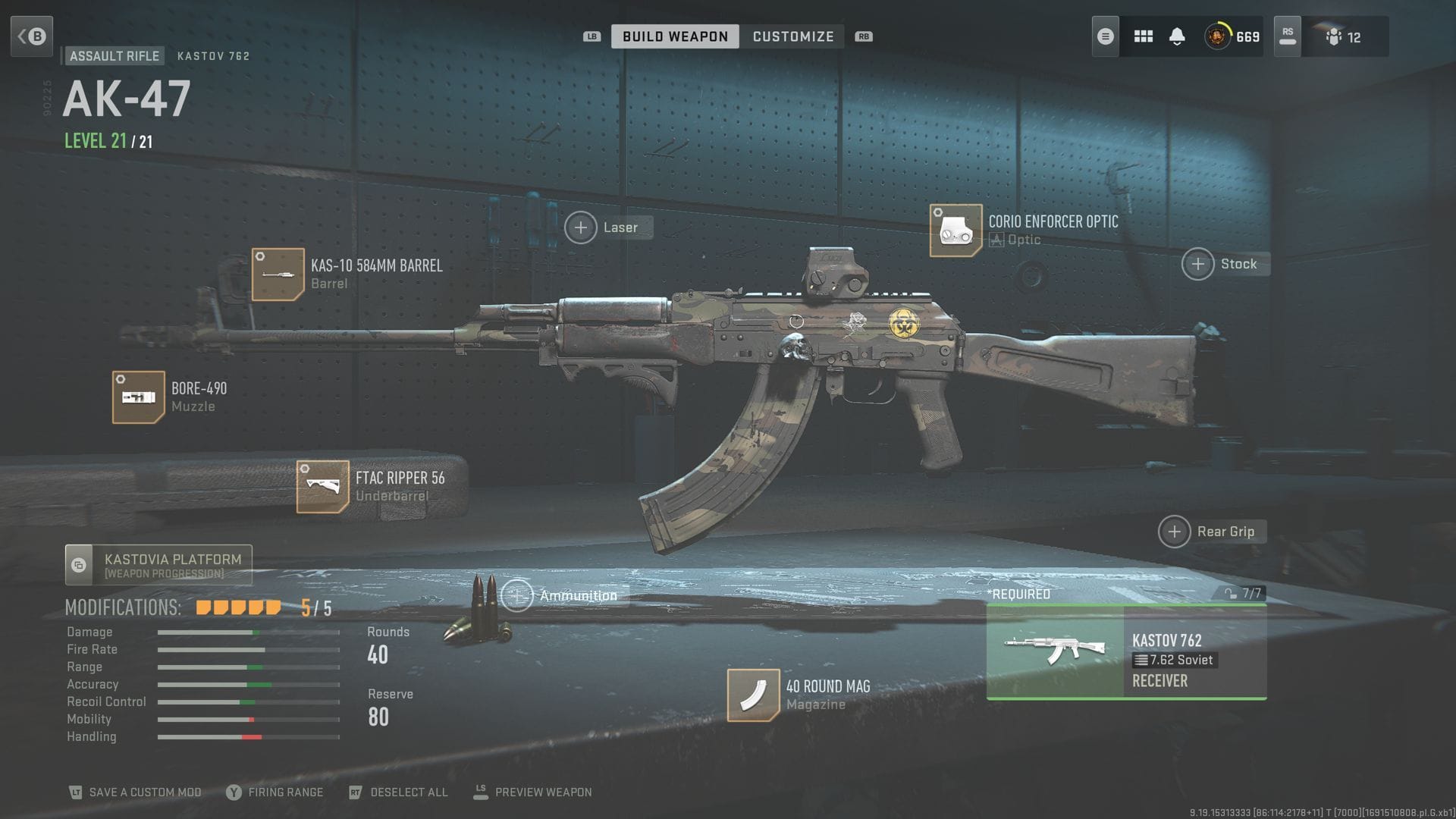1456x819 pixels.
Task: Select the Corio Enforcer Optic icon
Action: coord(955,231)
